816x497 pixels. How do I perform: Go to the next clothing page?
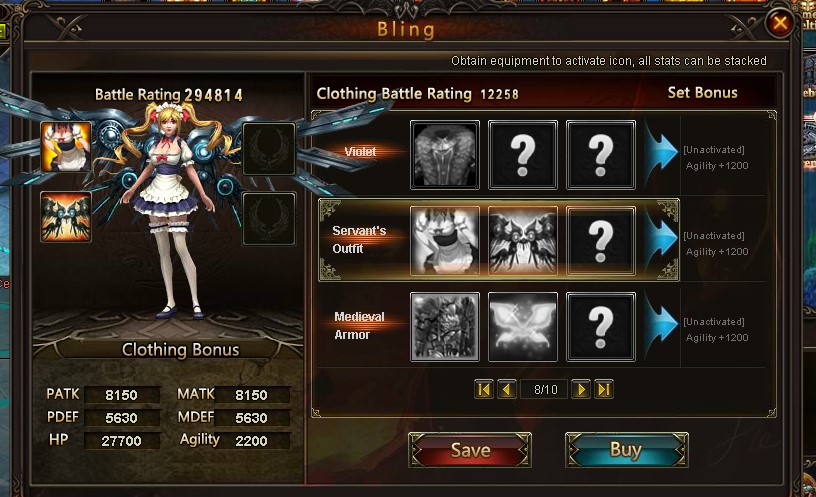point(581,389)
